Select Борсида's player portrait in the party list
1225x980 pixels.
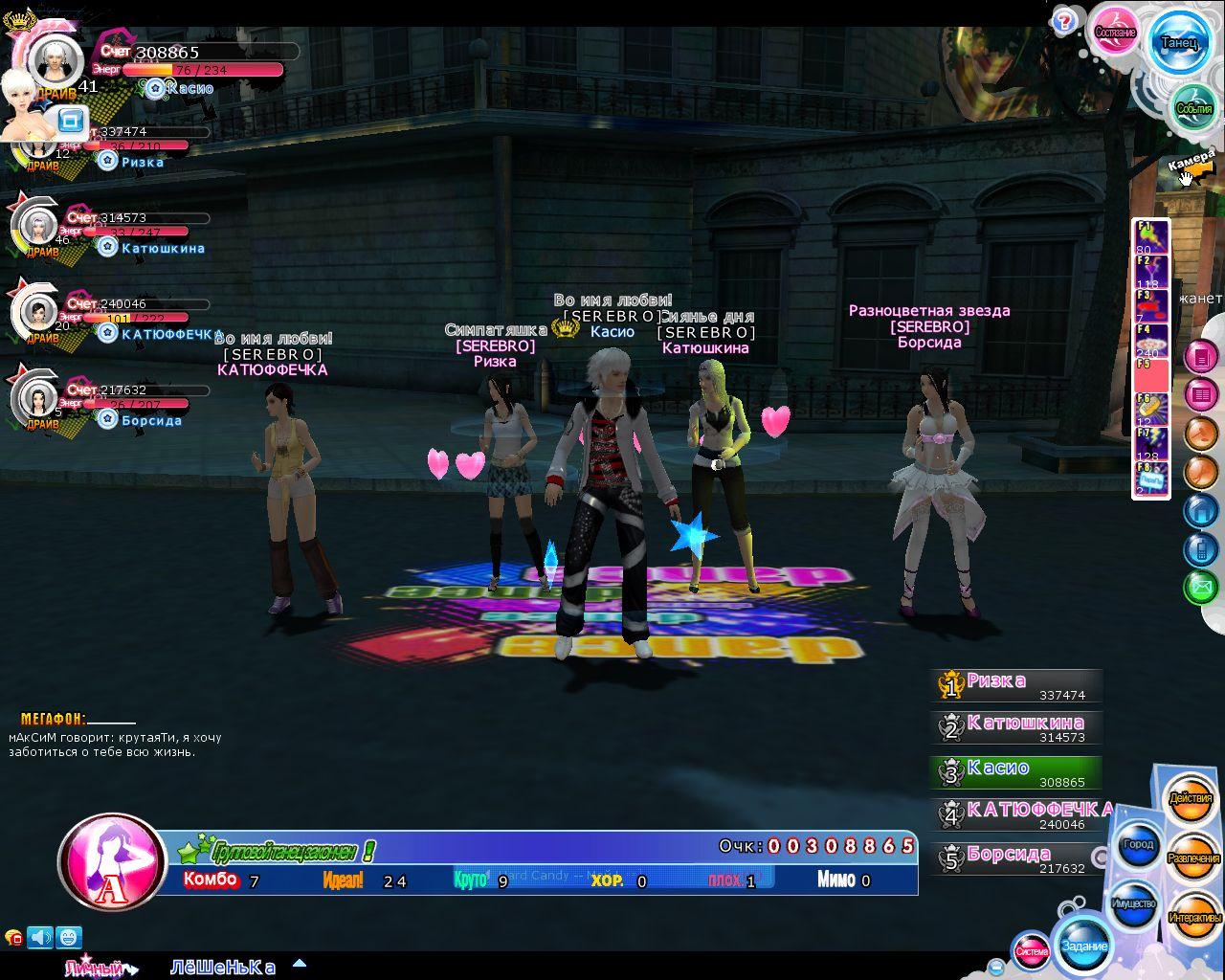point(38,395)
